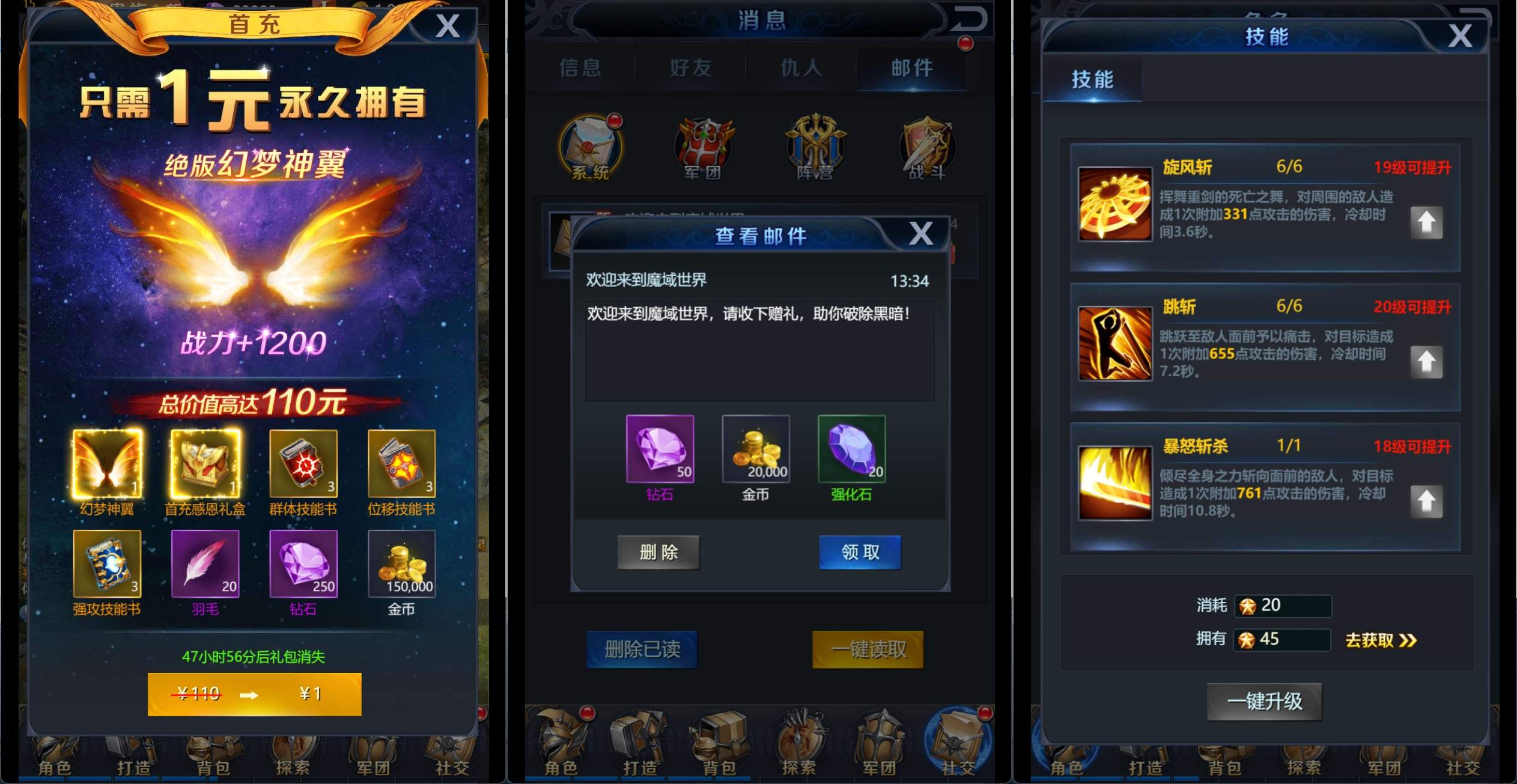1517x784 pixels.
Task: Select the 钻石 reward in the mail
Action: [x=661, y=449]
